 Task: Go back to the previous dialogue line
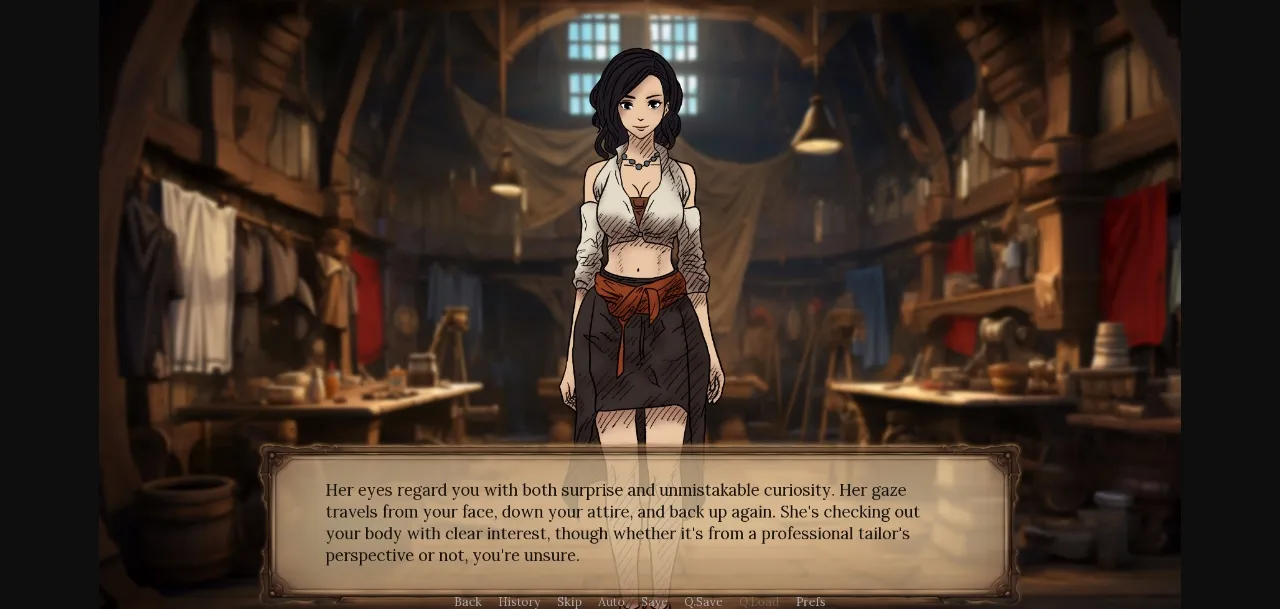468,602
